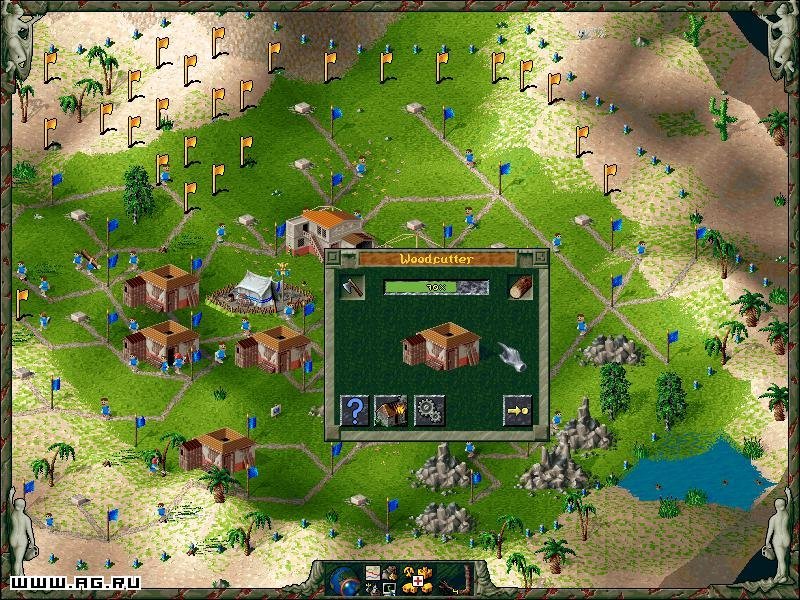This screenshot has height=600, width=800.
Task: Open the statistics graph in the bottom toolbar
Action: [x=373, y=573]
